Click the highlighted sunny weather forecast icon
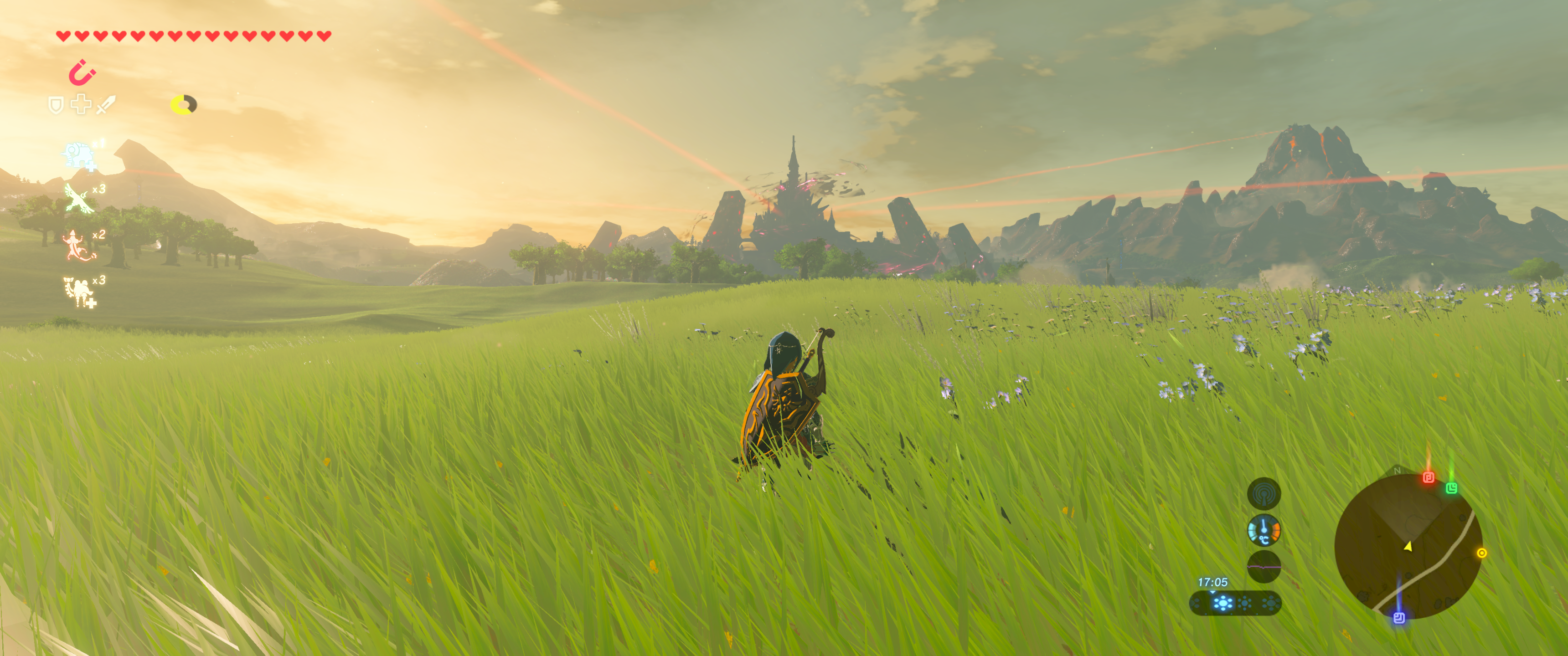The width and height of the screenshot is (1568, 656). point(1222,603)
